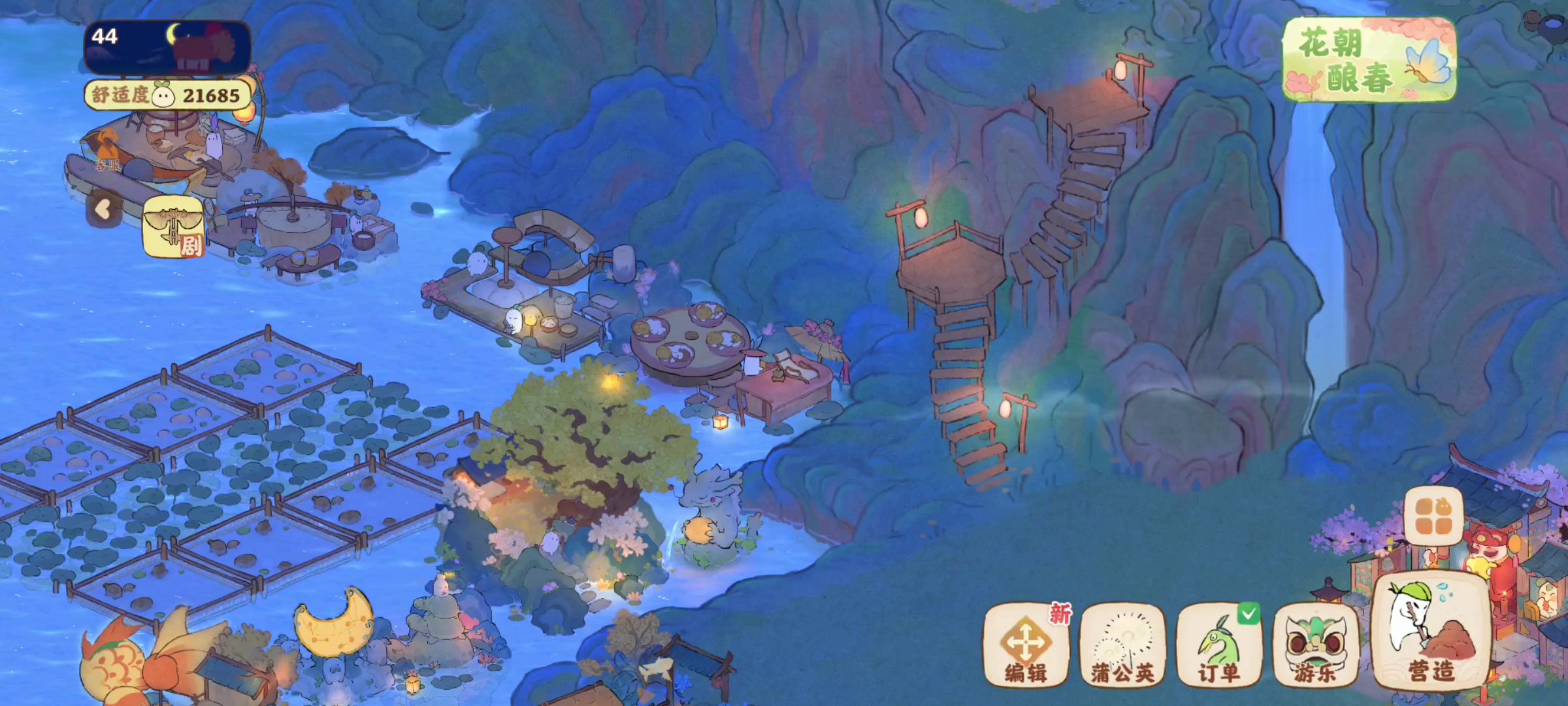Open the 花朝酿春 event banner
This screenshot has height=706, width=1568.
(x=1369, y=60)
